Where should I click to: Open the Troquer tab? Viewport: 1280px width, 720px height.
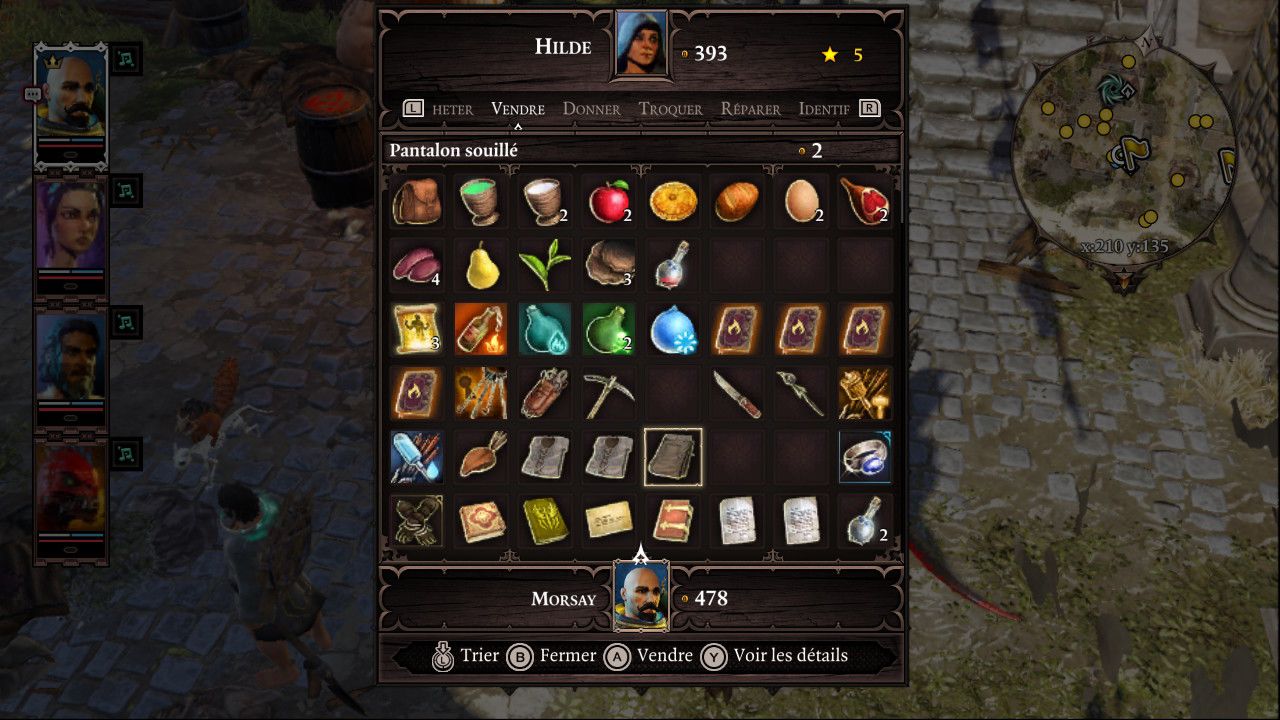[x=670, y=109]
